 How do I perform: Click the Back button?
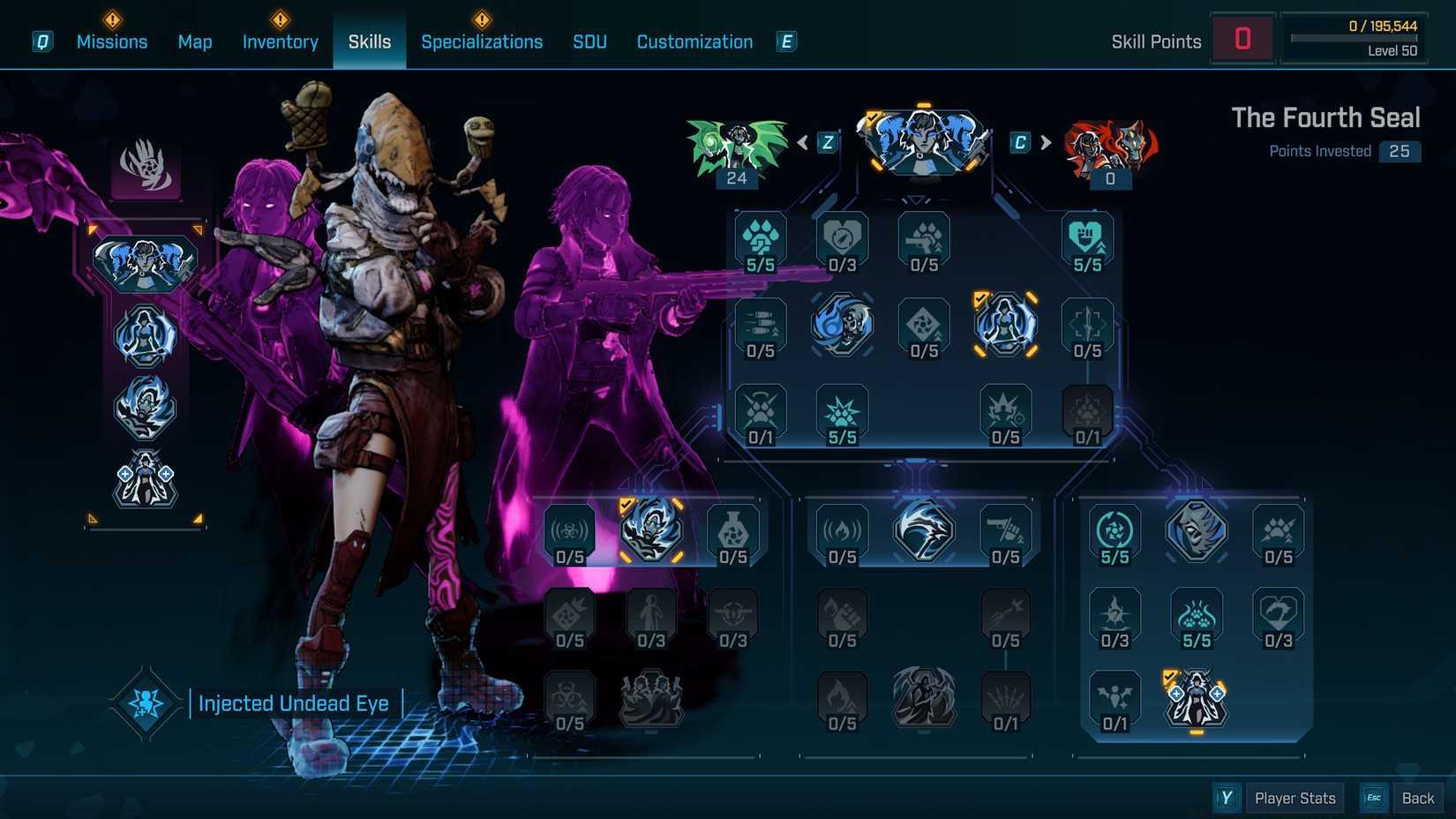(1418, 797)
